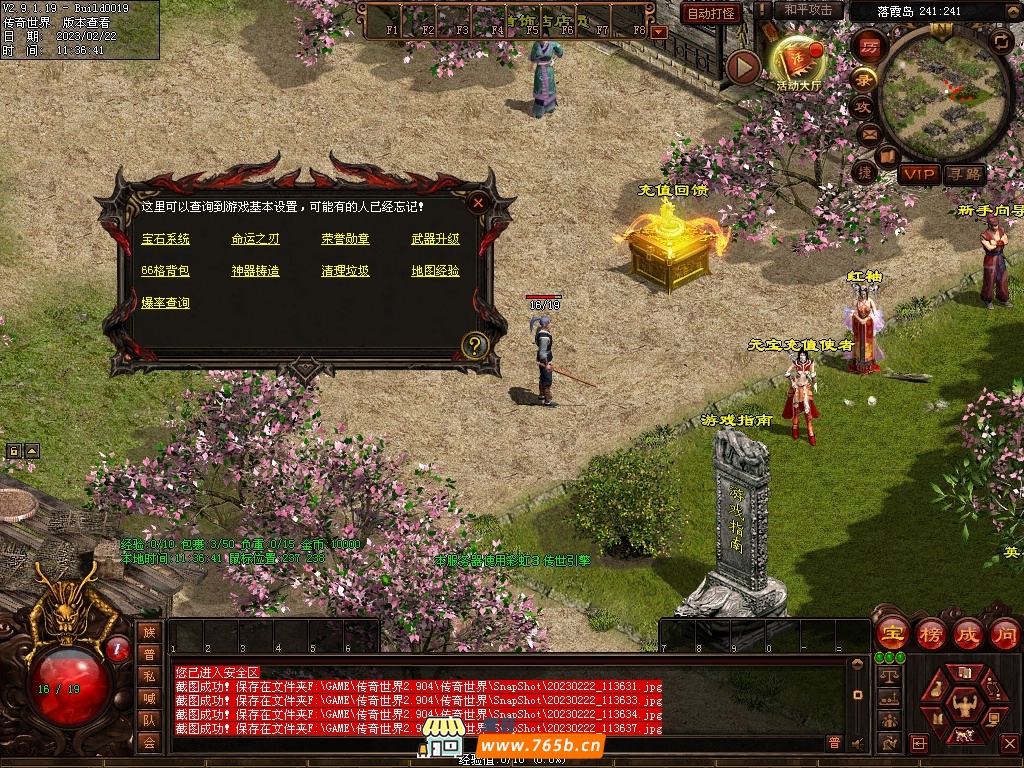Screen dimensions: 1024x768
Task: Open the VIP panel
Action: pos(918,174)
